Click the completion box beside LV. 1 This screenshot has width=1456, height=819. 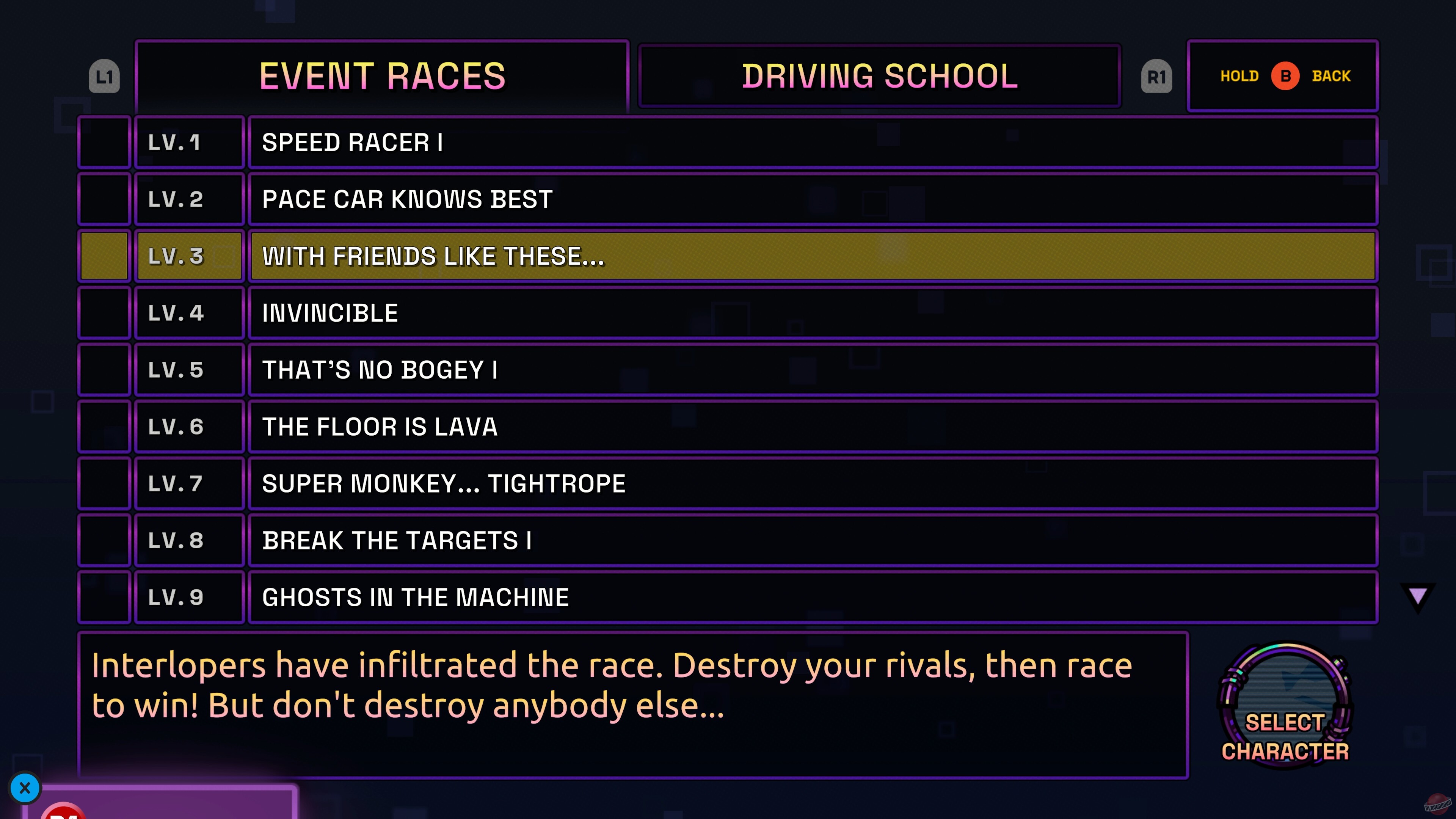tap(104, 142)
